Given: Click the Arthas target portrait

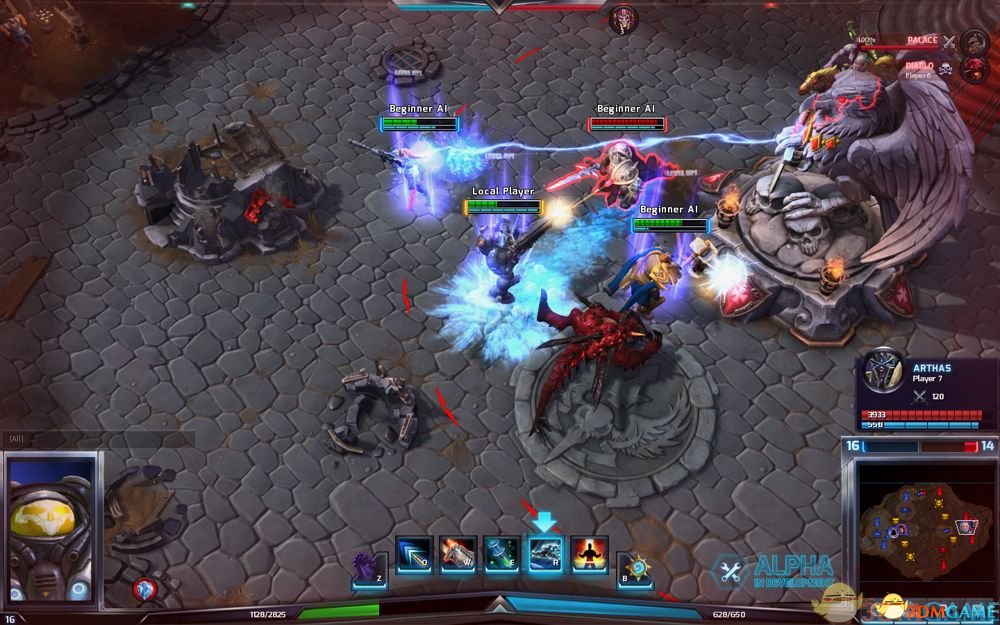Looking at the screenshot, I should [883, 370].
